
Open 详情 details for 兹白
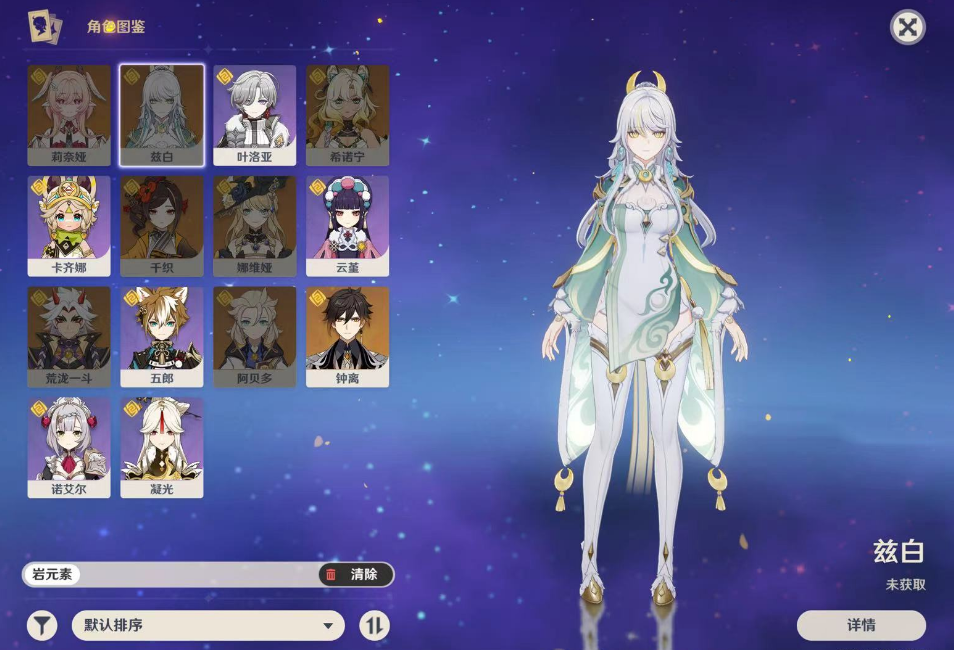pyautogui.click(x=861, y=625)
